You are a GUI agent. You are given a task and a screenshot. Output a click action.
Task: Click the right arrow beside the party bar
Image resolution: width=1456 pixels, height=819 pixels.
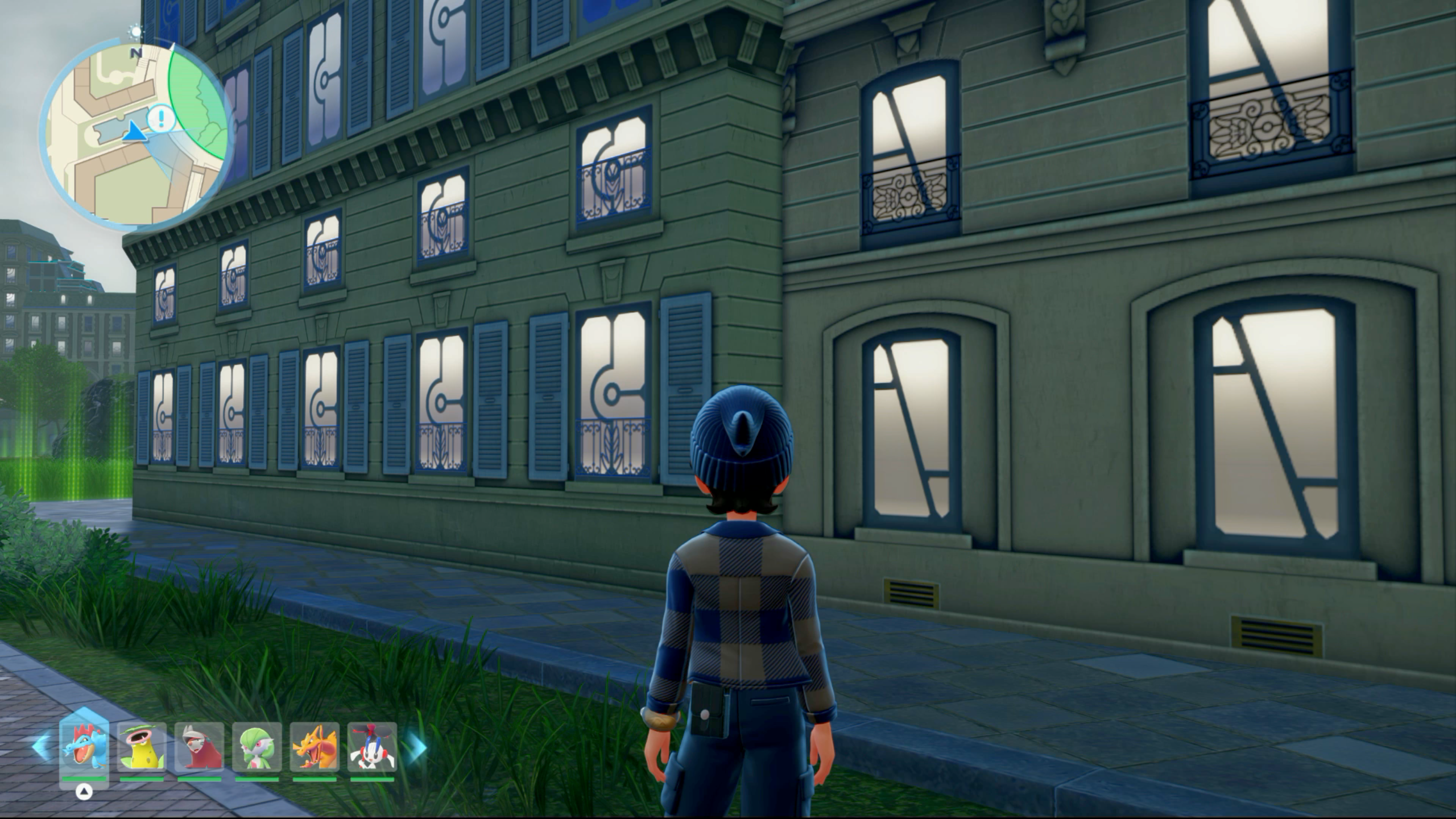(x=417, y=747)
